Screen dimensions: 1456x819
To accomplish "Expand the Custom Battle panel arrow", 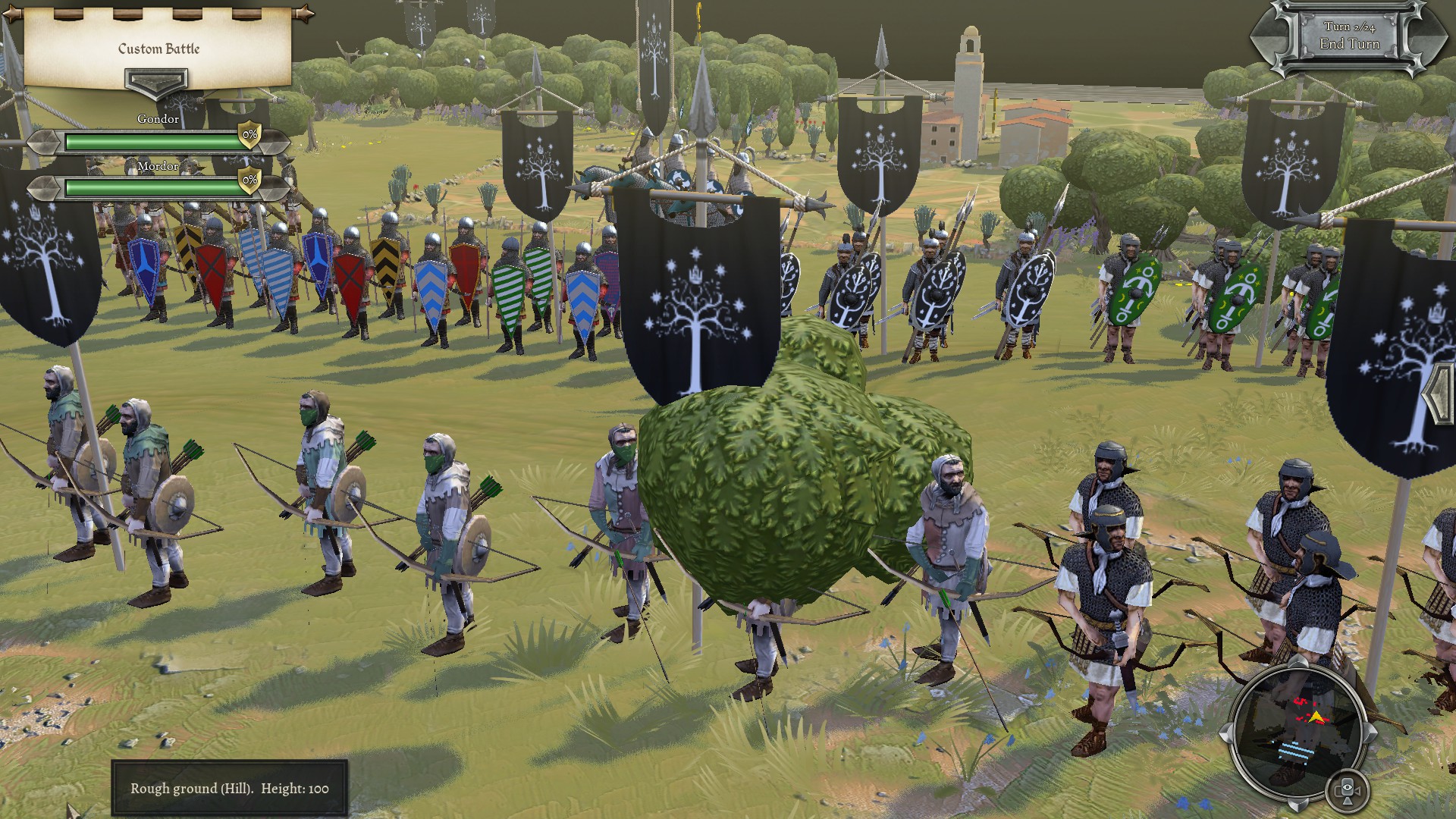I will [156, 81].
